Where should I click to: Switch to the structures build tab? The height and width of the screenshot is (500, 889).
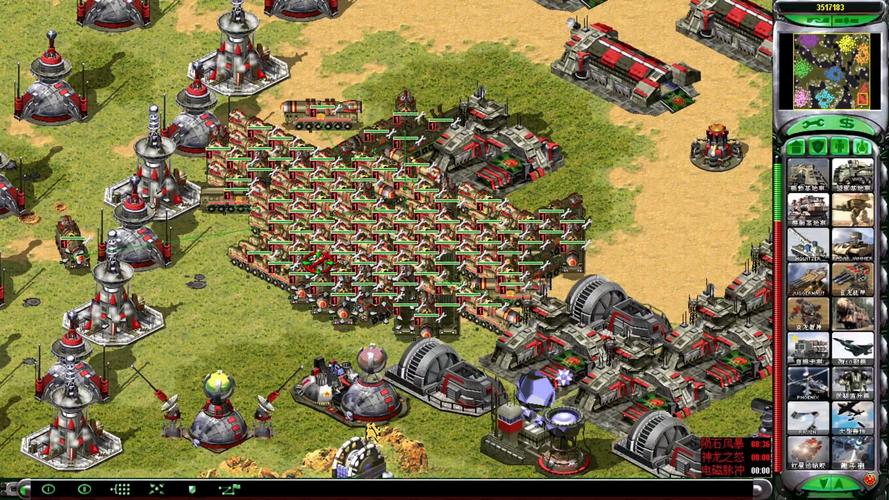(x=797, y=147)
